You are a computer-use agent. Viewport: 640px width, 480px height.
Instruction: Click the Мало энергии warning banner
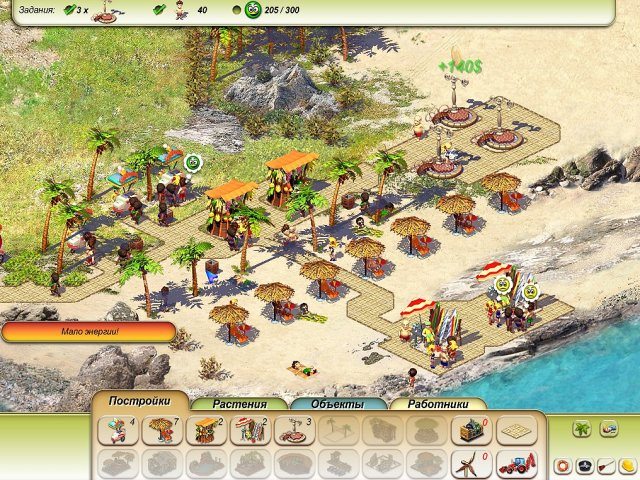(x=88, y=332)
